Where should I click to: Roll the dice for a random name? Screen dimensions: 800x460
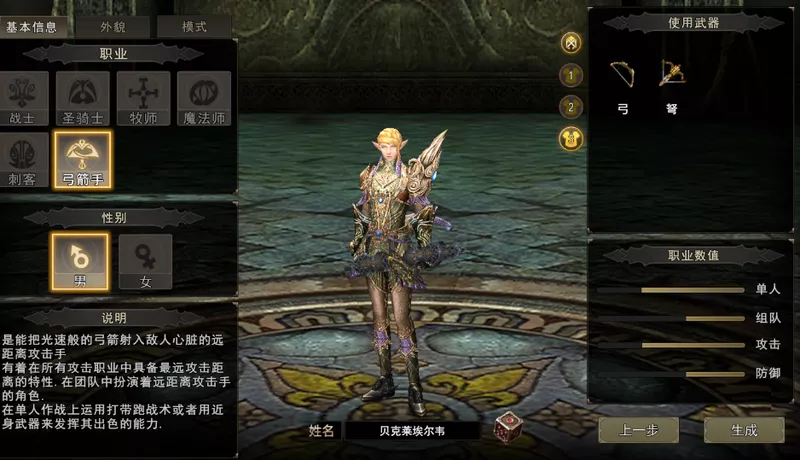(x=508, y=429)
